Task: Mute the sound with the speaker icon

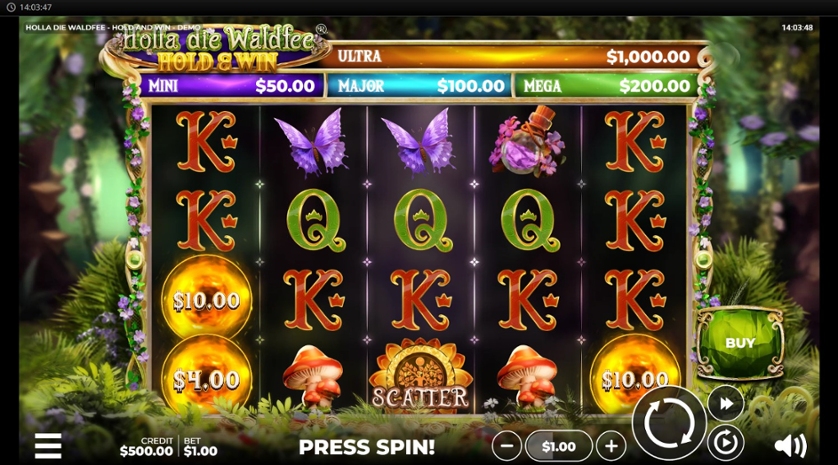Action: 790,445
